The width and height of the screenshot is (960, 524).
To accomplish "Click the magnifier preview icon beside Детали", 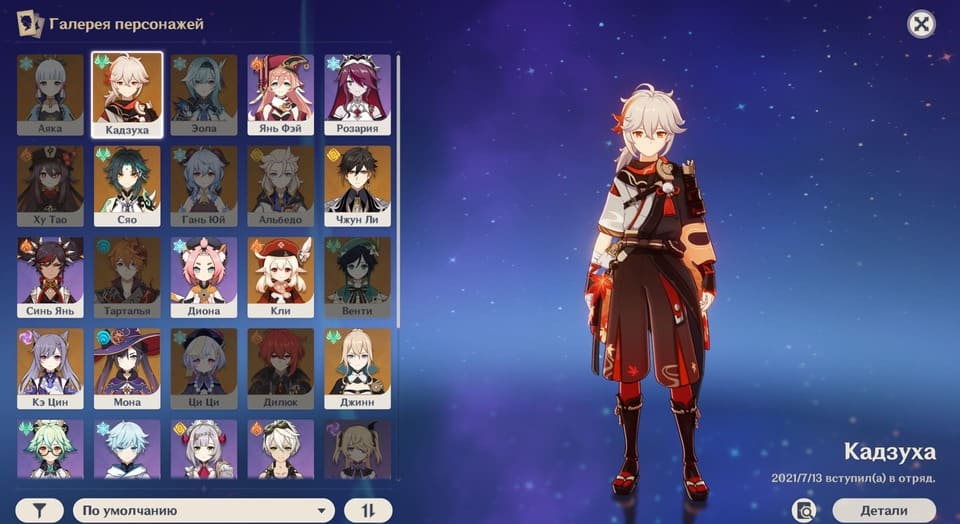I will click(804, 510).
